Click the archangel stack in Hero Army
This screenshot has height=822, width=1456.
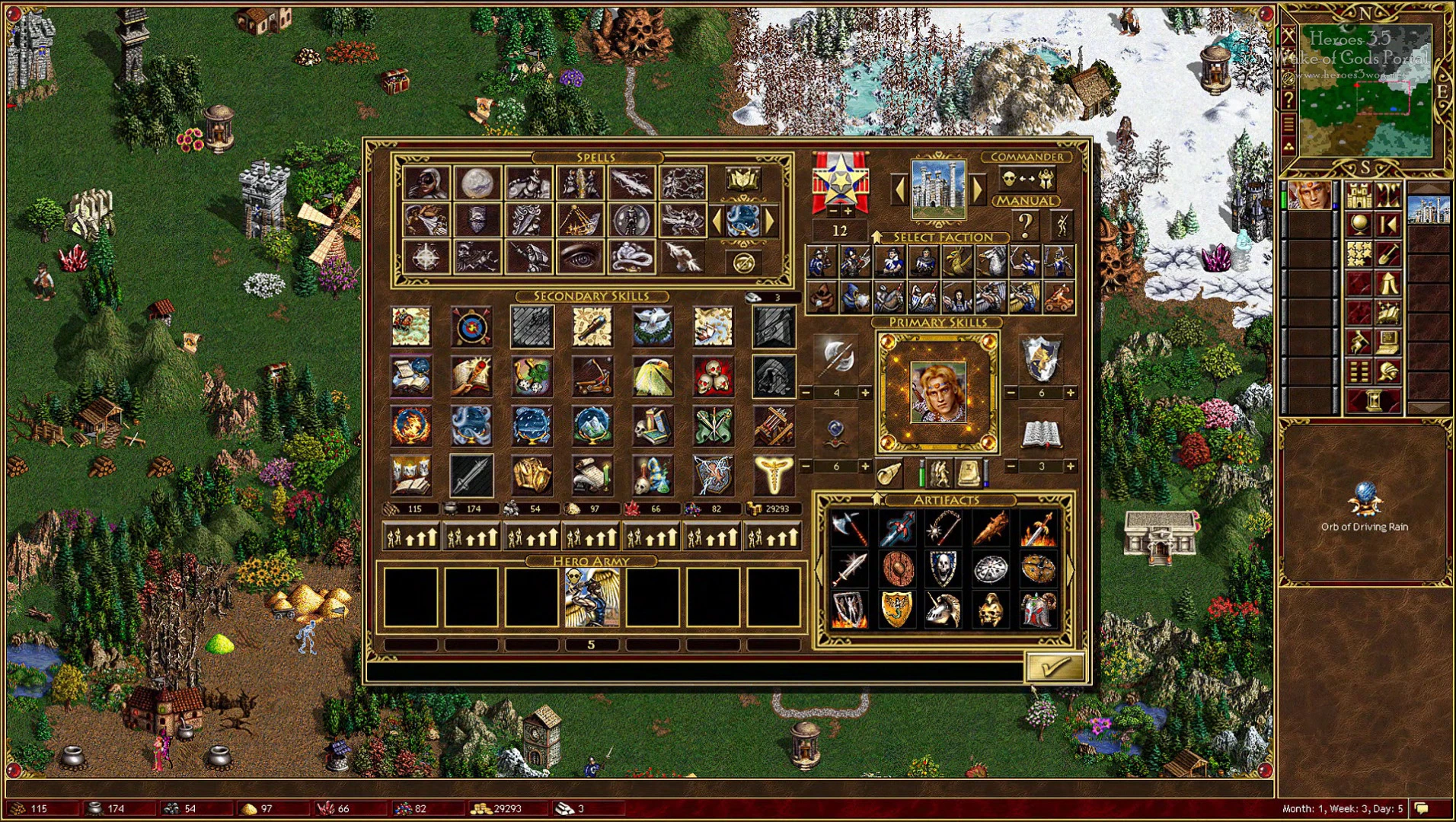pos(592,597)
